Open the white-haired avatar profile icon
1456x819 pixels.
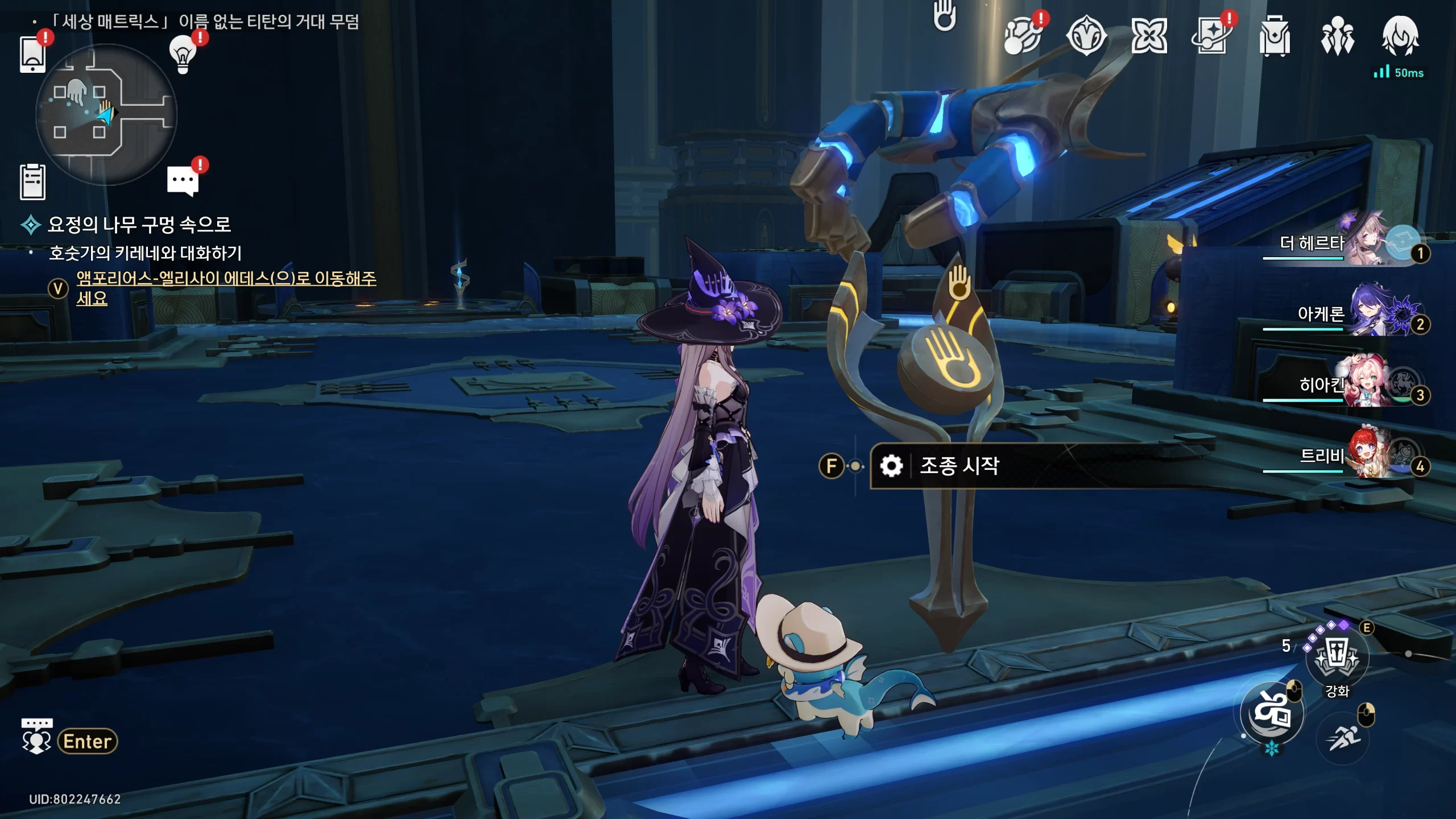1400,36
